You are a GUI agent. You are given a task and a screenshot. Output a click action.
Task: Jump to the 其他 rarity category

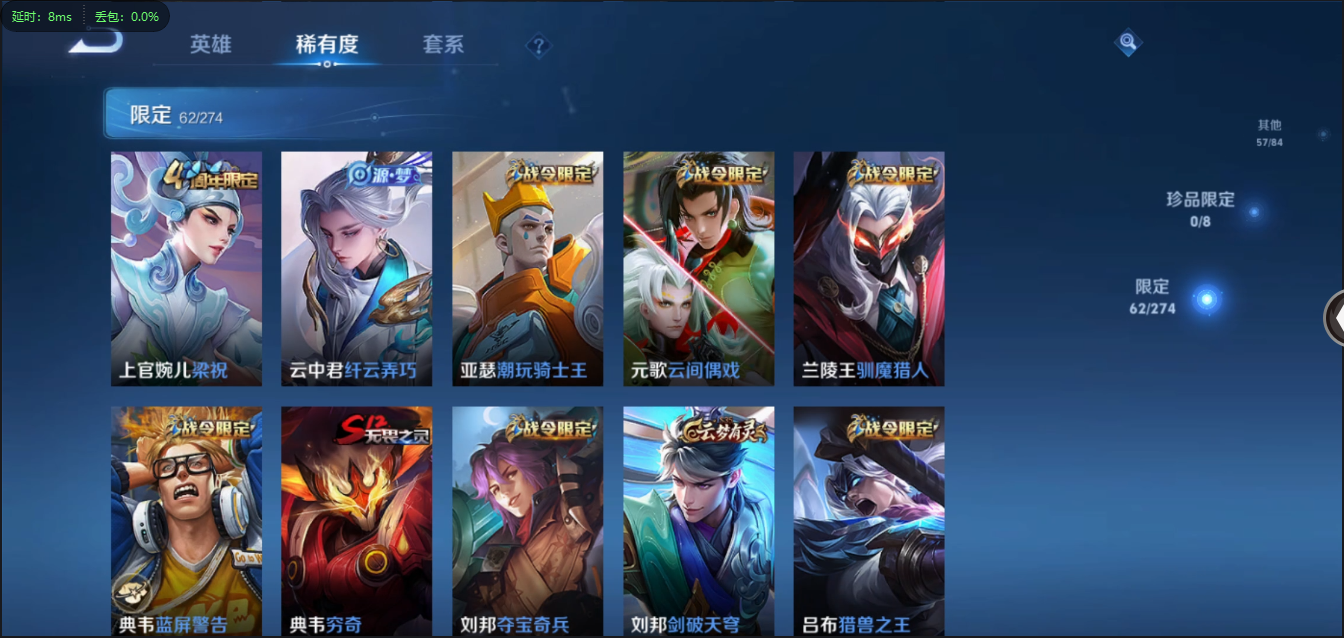(x=1269, y=132)
